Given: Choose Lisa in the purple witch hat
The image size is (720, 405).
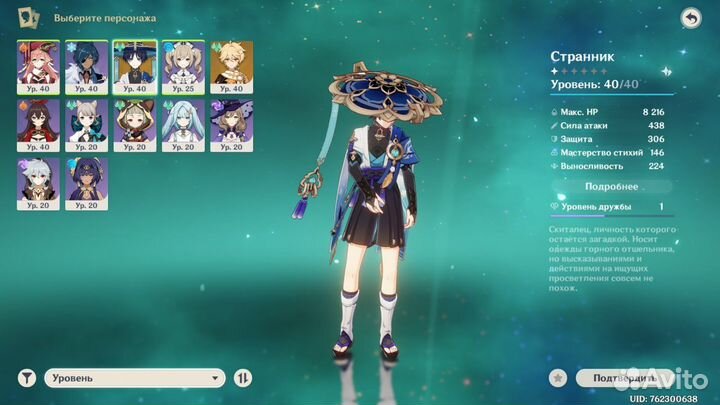Looking at the screenshot, I should tap(228, 122).
